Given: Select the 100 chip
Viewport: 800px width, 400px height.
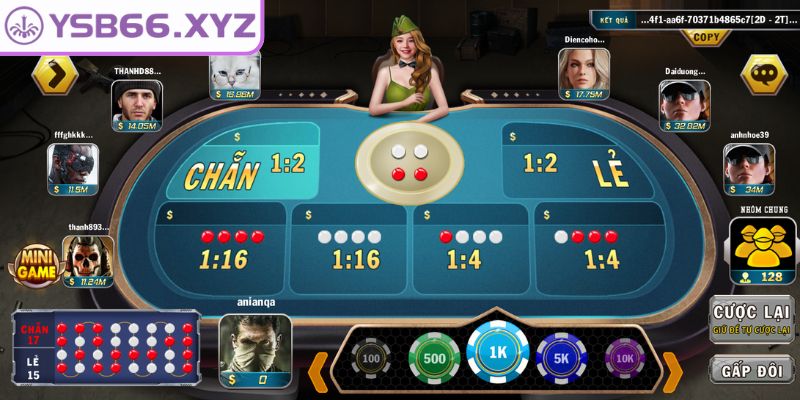Looking at the screenshot, I should click(371, 358).
